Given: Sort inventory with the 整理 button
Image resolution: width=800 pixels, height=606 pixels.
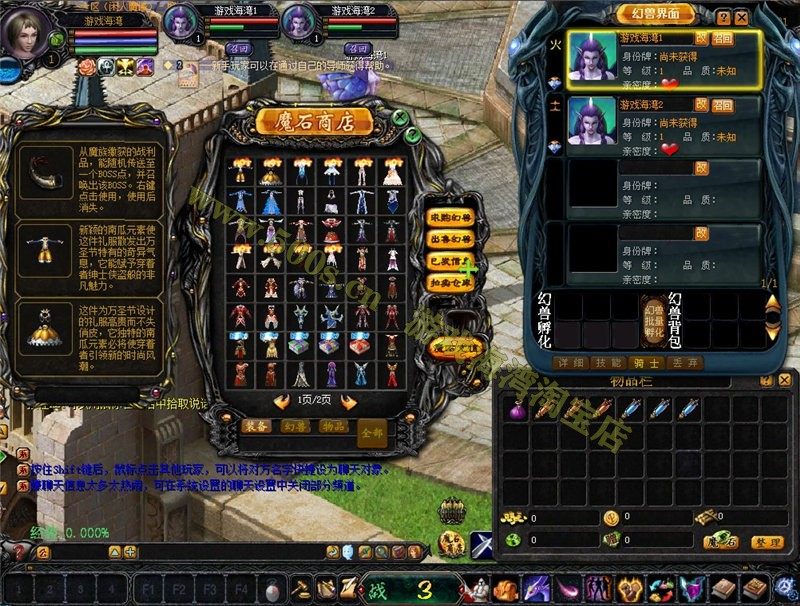Looking at the screenshot, I should pos(766,541).
